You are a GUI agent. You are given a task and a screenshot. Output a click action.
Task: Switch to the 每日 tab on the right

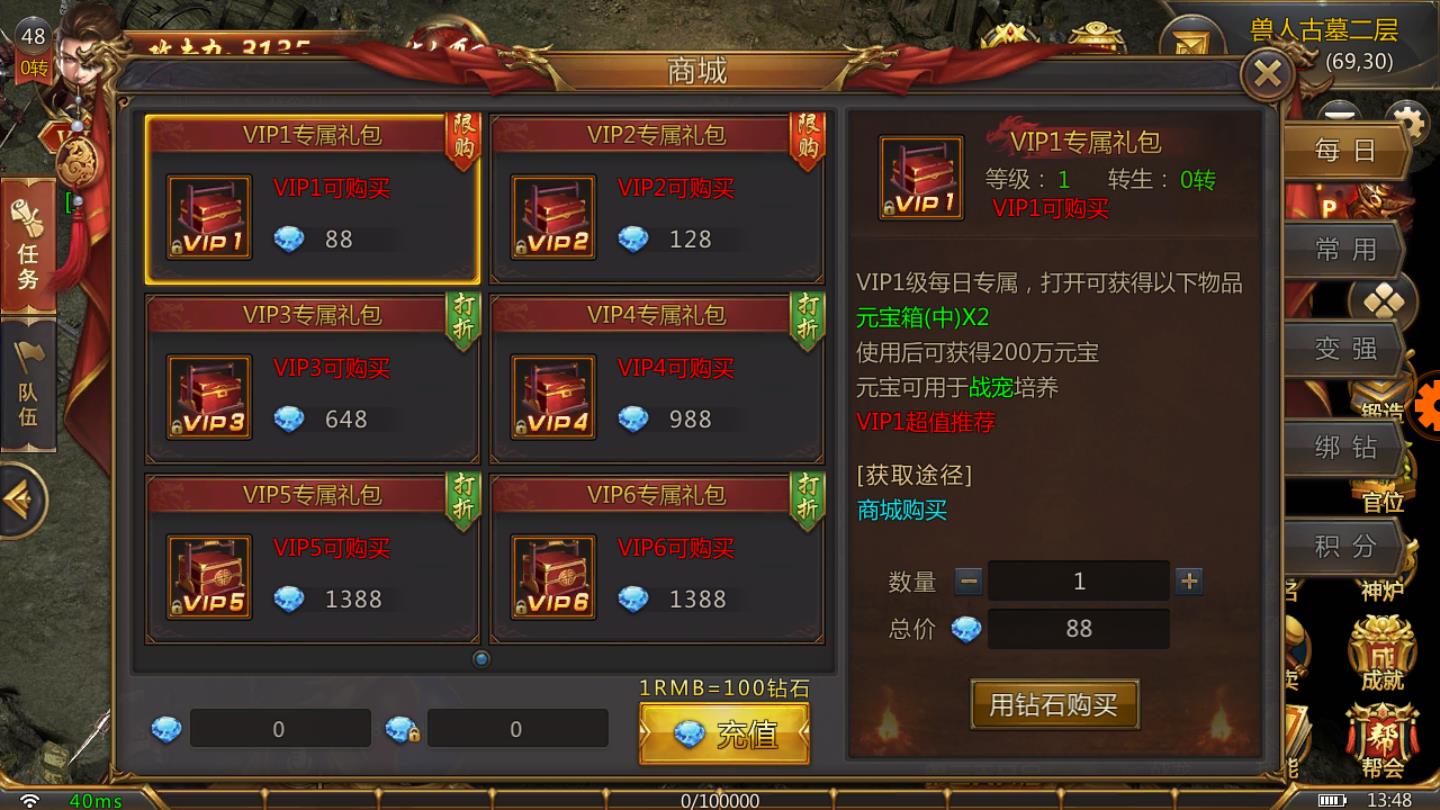[x=1345, y=149]
